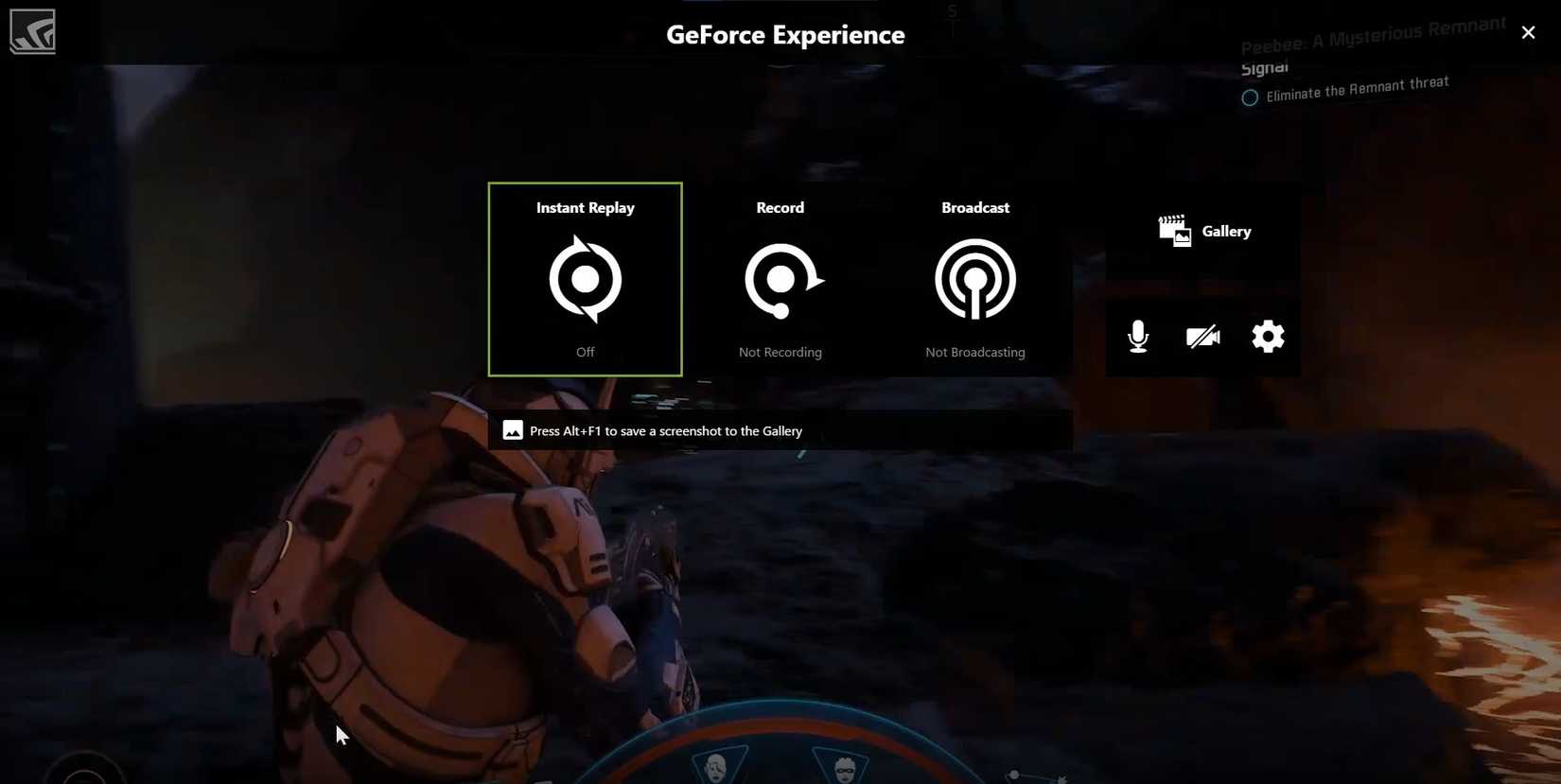Switch to the Record section
This screenshot has height=784, width=1561.
780,207
